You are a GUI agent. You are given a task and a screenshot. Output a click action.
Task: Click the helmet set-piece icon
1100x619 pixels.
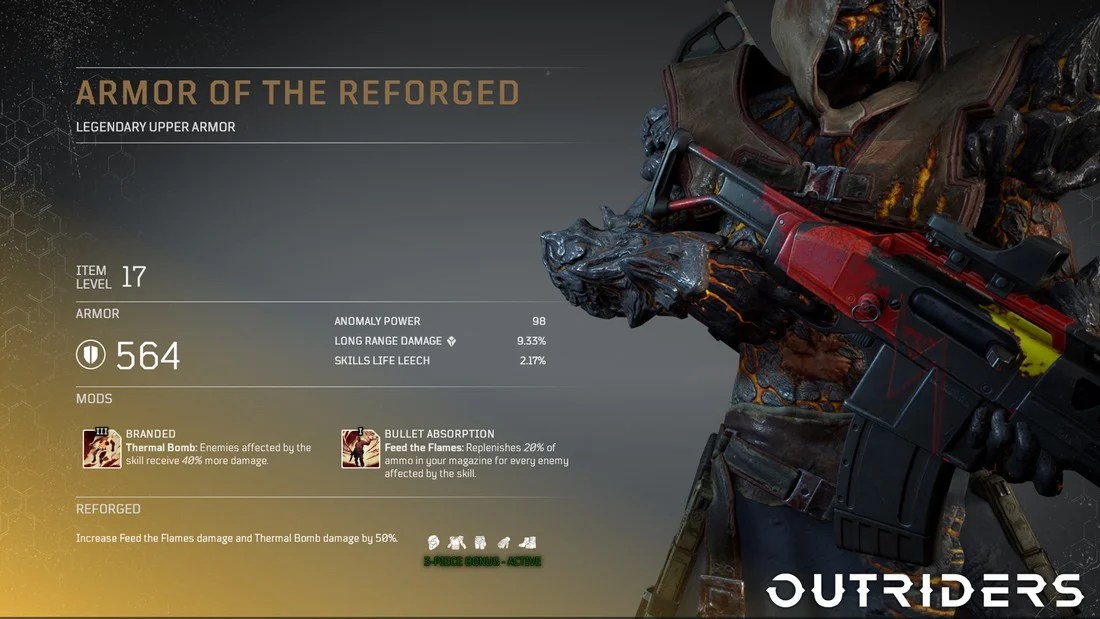[433, 541]
